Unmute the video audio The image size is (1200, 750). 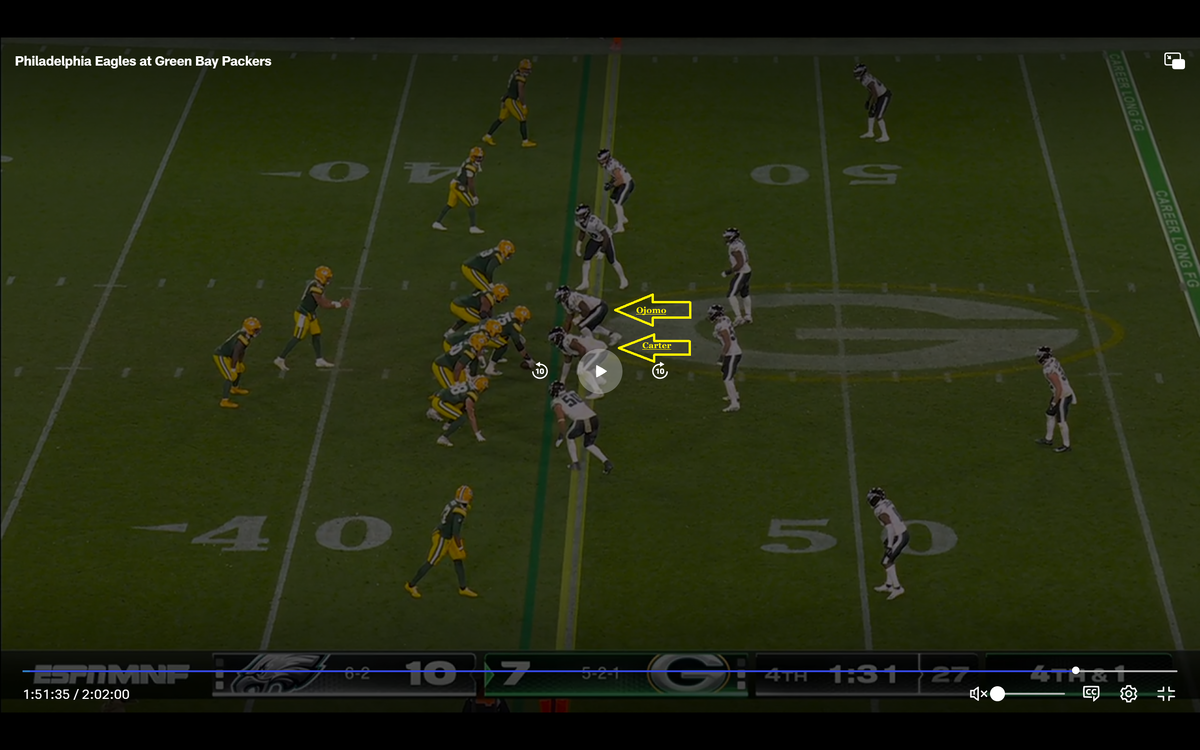[x=977, y=694]
